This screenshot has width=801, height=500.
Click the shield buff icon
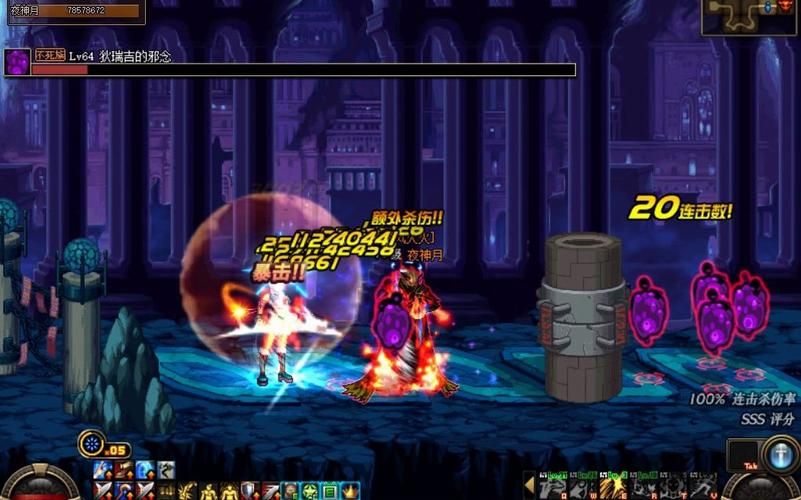(x=247, y=491)
